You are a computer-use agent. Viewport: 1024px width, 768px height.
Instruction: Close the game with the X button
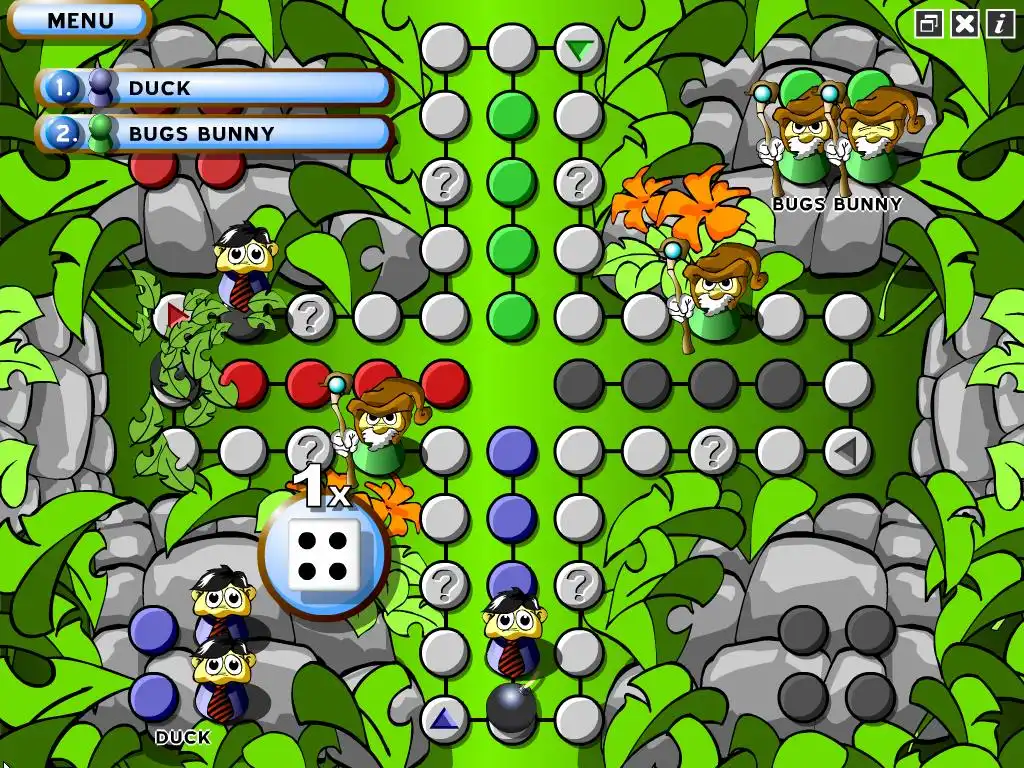[x=964, y=24]
